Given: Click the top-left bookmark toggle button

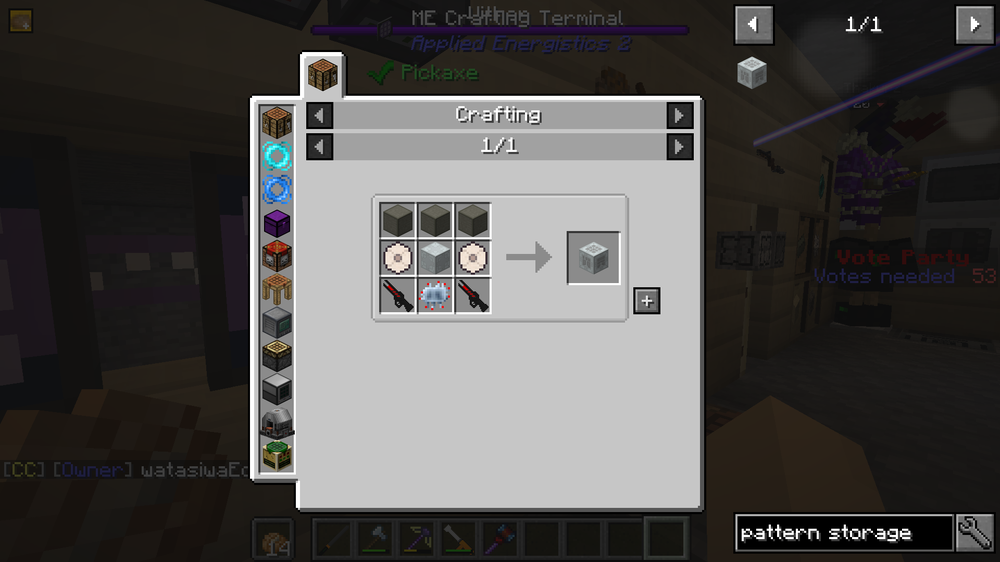Looking at the screenshot, I should coord(21,20).
